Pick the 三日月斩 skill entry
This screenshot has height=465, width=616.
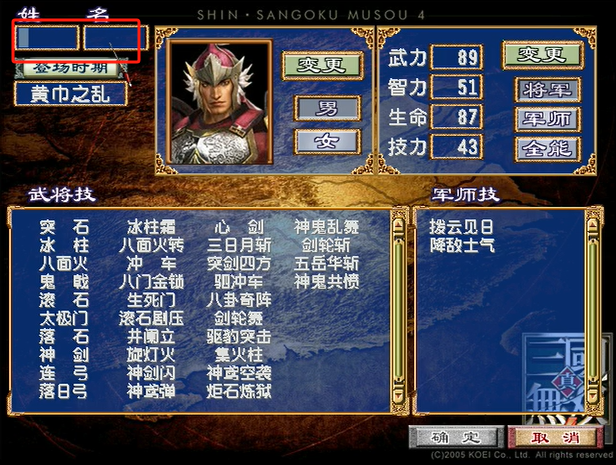(238, 245)
